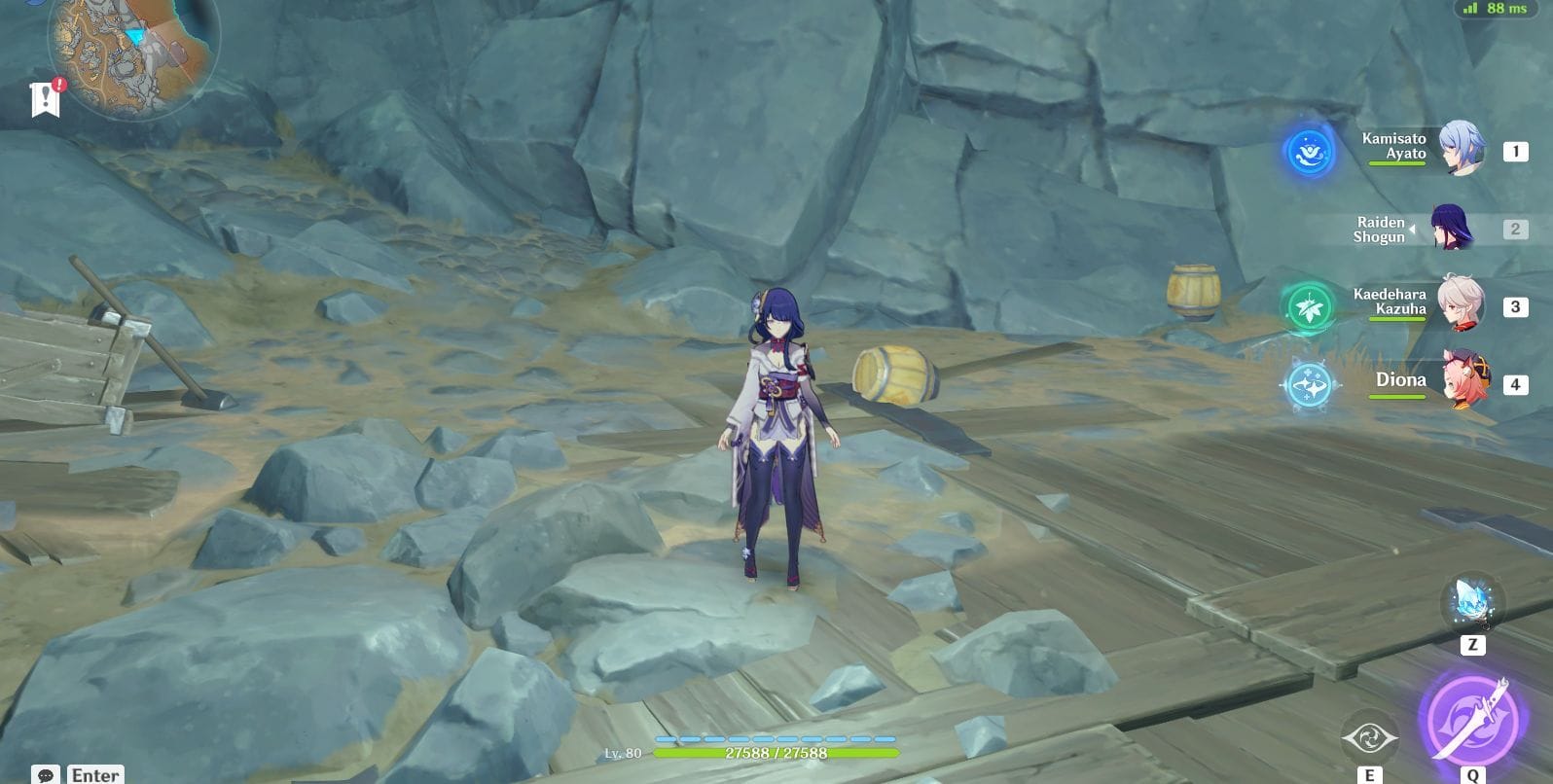Click the Lv. 80 level label
Image resolution: width=1553 pixels, height=784 pixels.
[623, 752]
